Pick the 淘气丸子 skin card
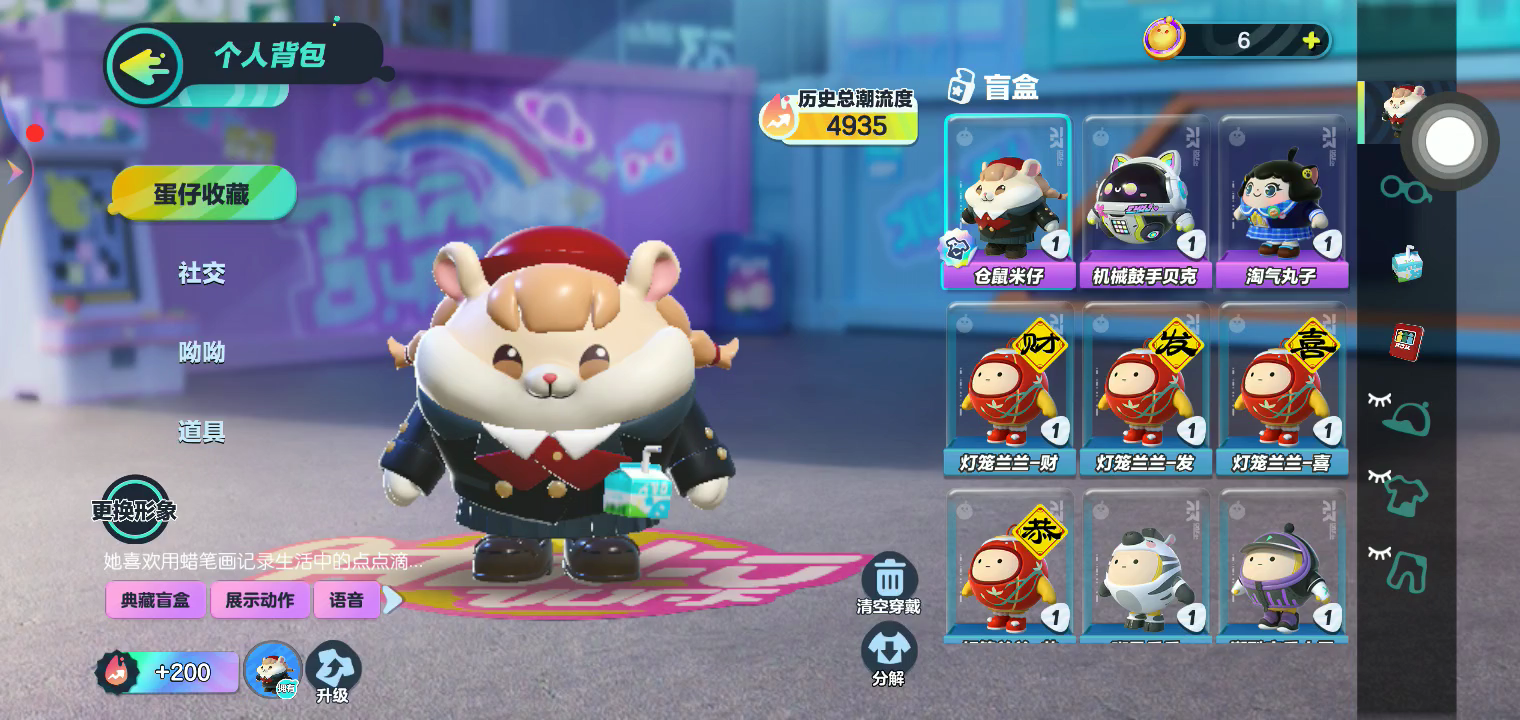The image size is (1520, 720). [1282, 202]
